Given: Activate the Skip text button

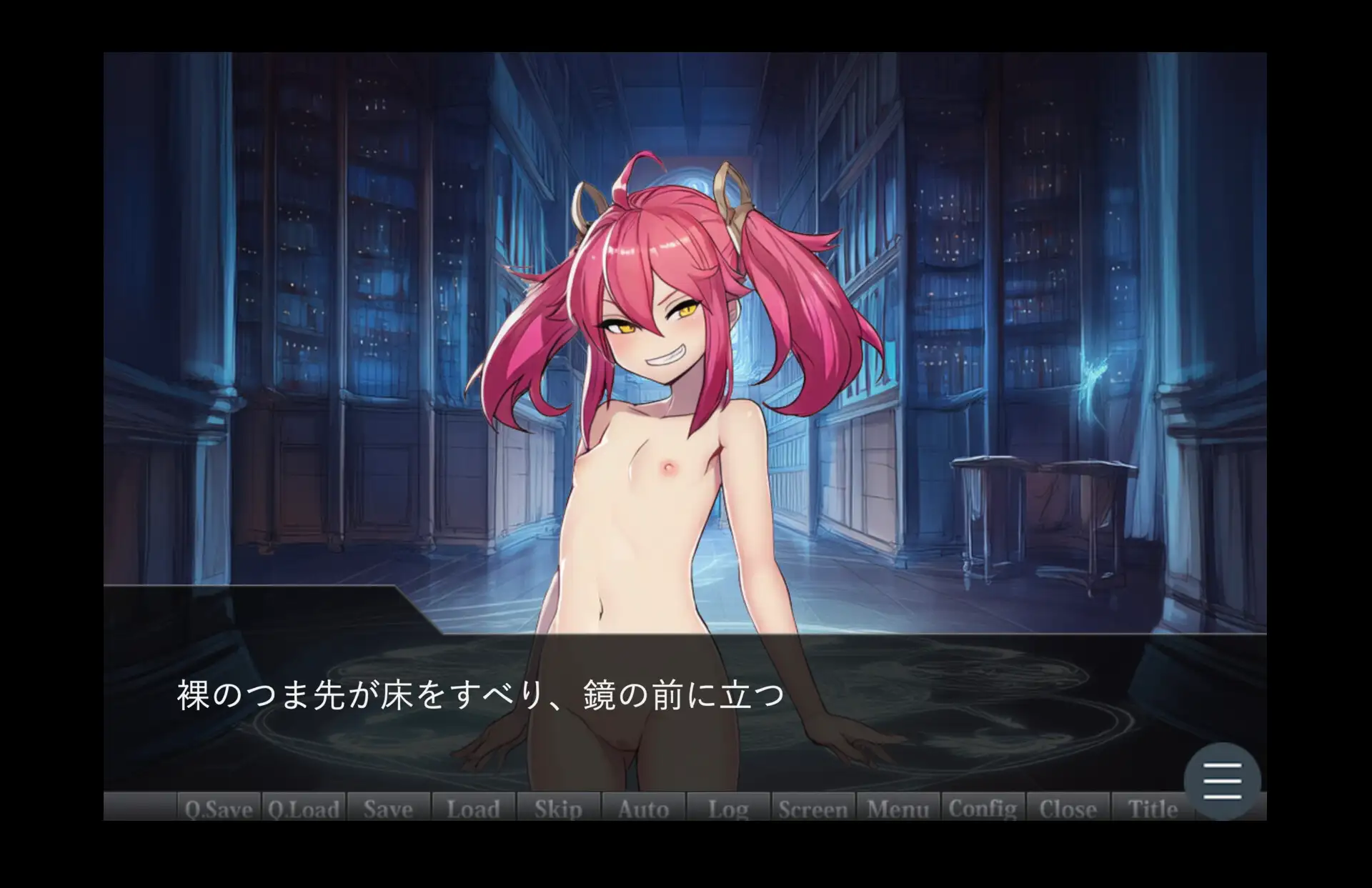Looking at the screenshot, I should tap(558, 808).
